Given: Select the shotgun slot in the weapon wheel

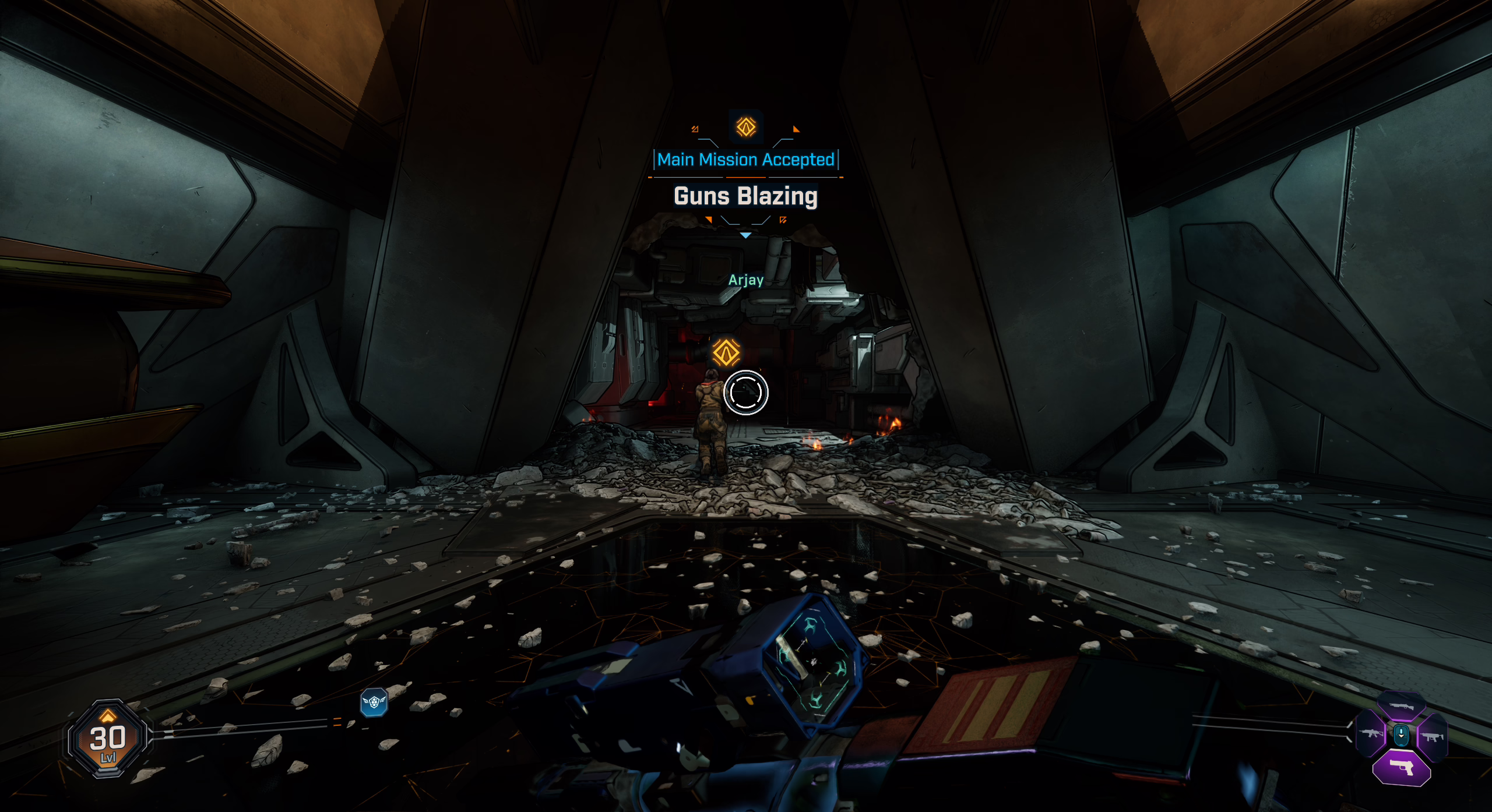Looking at the screenshot, I should pos(1402,707).
